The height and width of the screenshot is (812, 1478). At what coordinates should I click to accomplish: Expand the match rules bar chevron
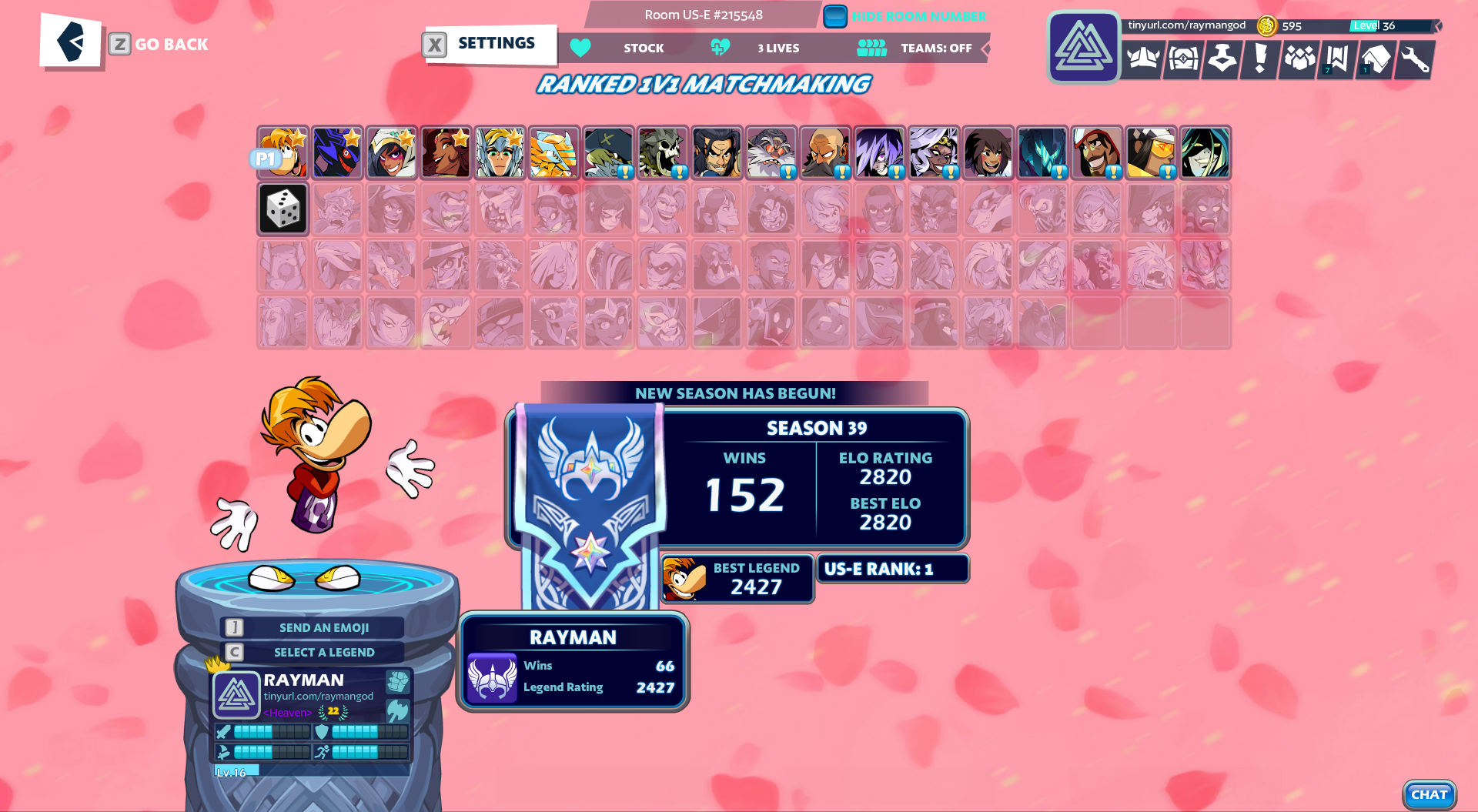tap(988, 48)
